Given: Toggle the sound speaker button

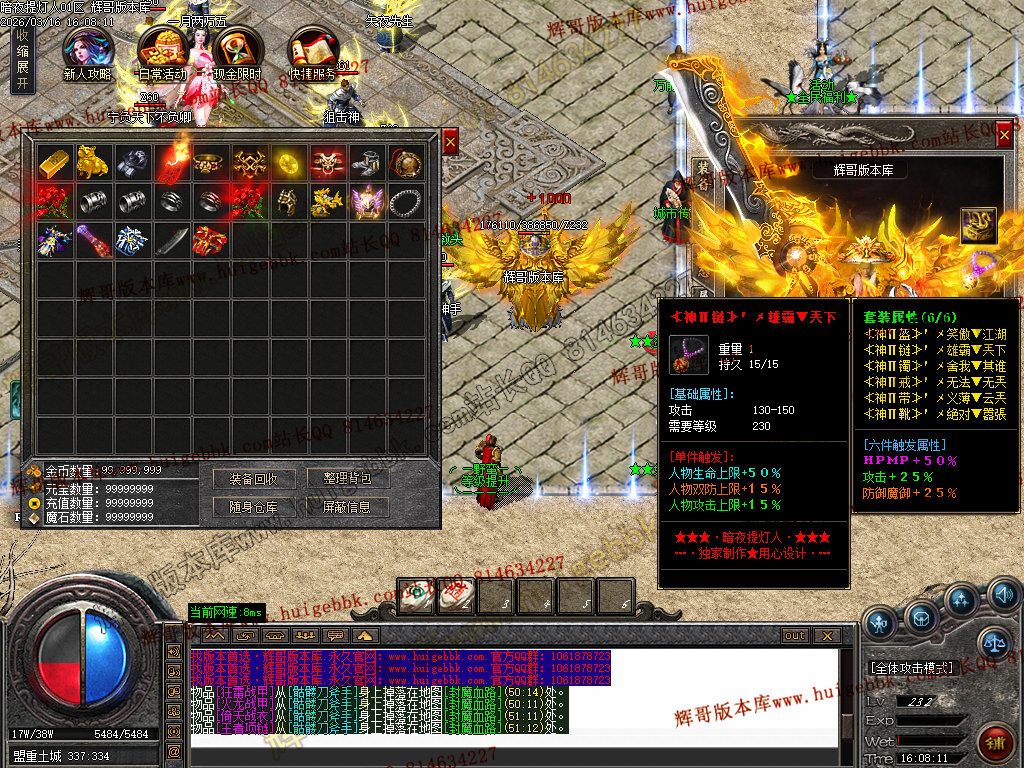Looking at the screenshot, I should 1003,597.
